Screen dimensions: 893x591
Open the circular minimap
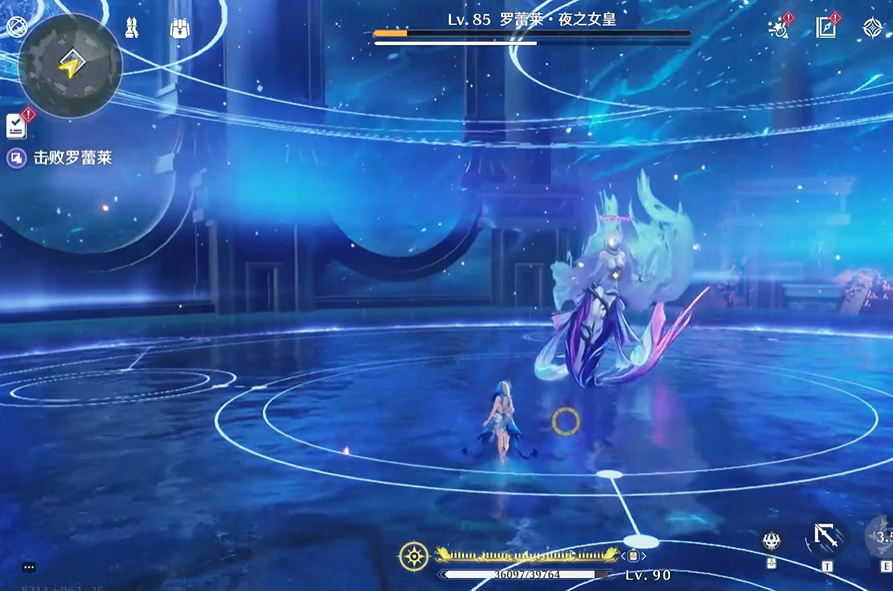coord(70,66)
